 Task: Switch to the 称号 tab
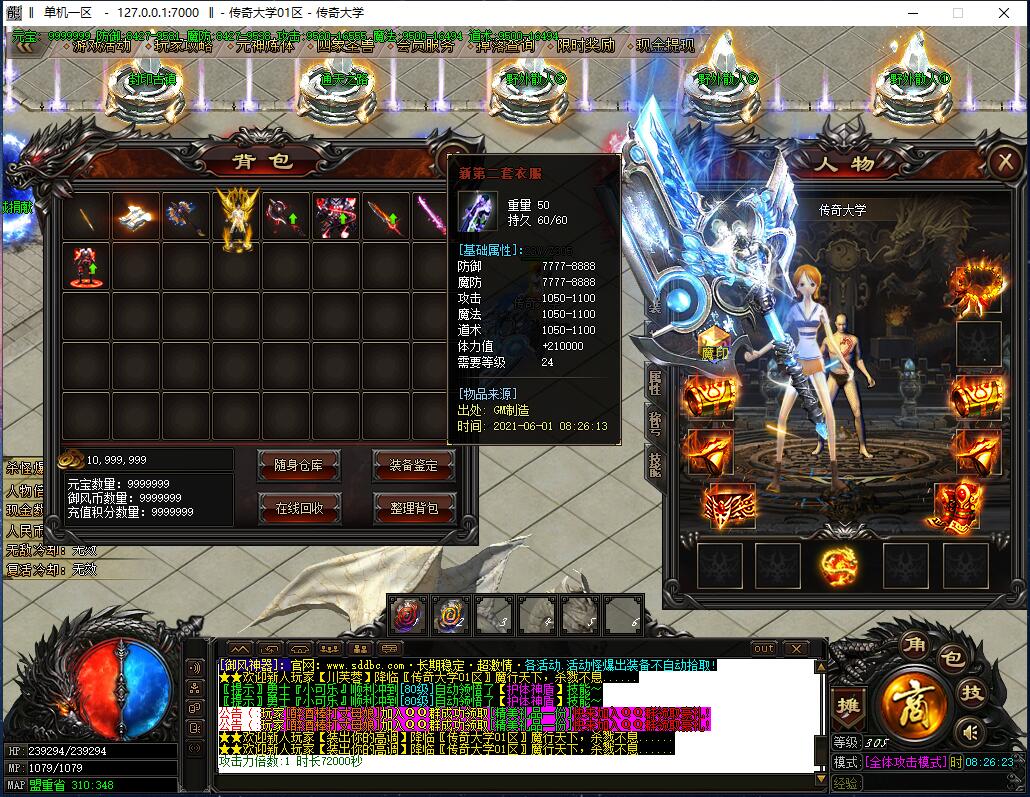coord(655,423)
